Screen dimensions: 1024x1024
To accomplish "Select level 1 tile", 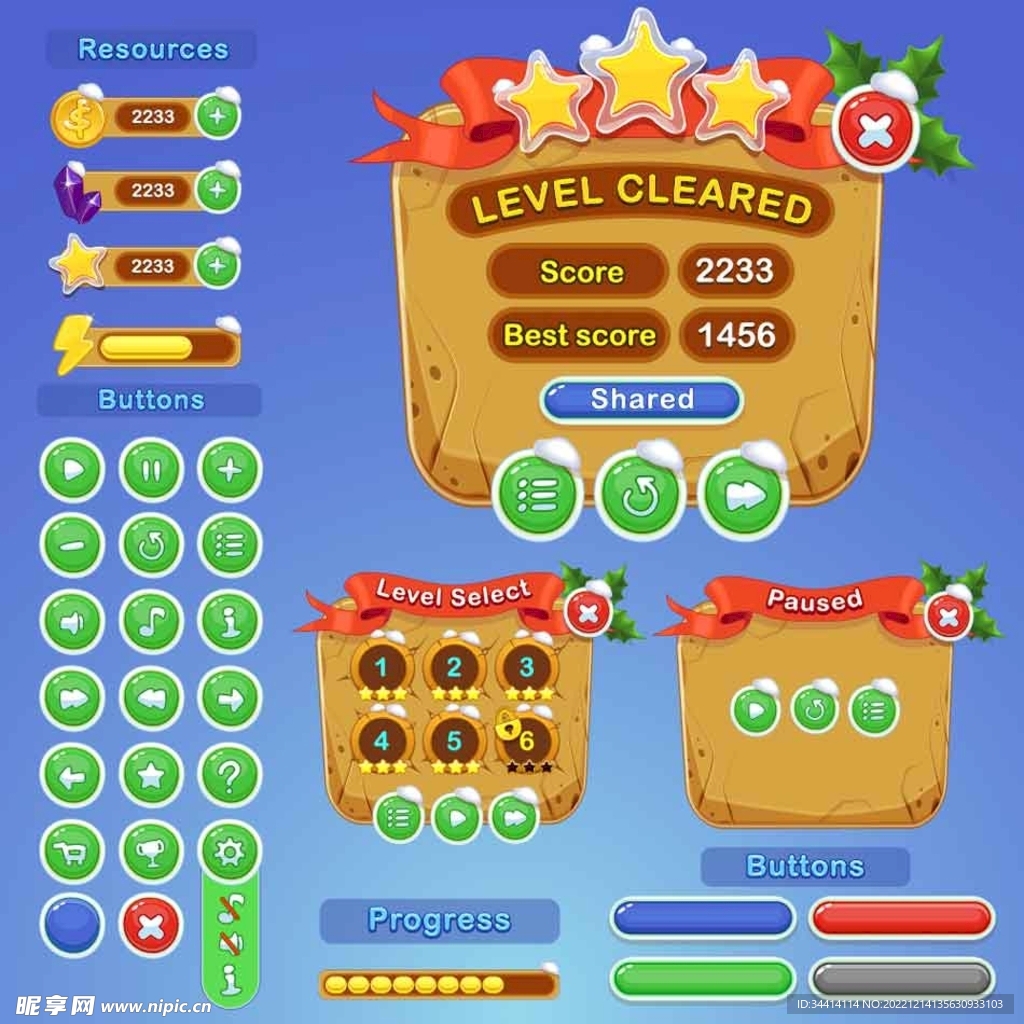I will pyautogui.click(x=382, y=668).
